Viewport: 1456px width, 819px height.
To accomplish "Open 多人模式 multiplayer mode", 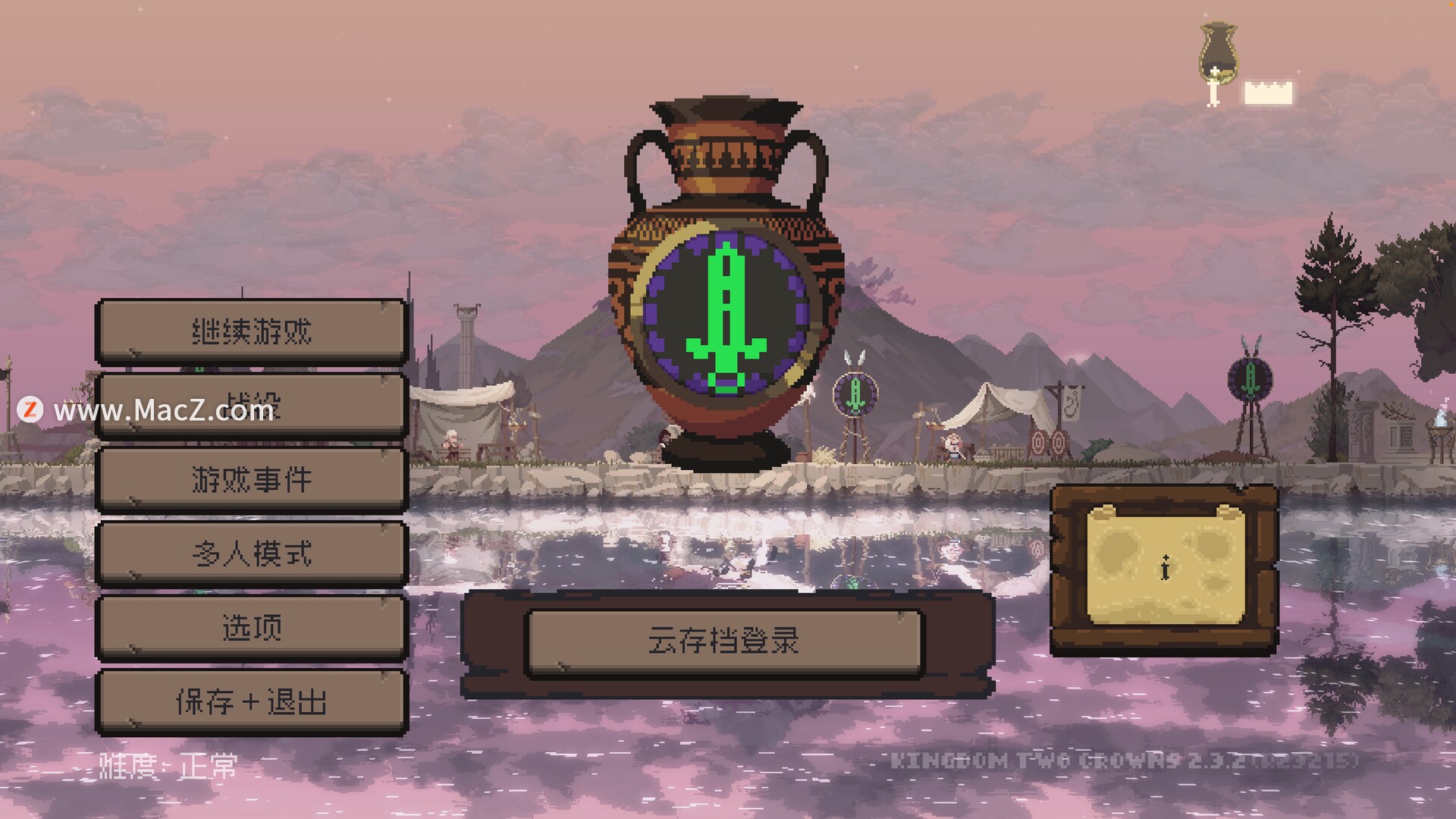I will point(252,554).
